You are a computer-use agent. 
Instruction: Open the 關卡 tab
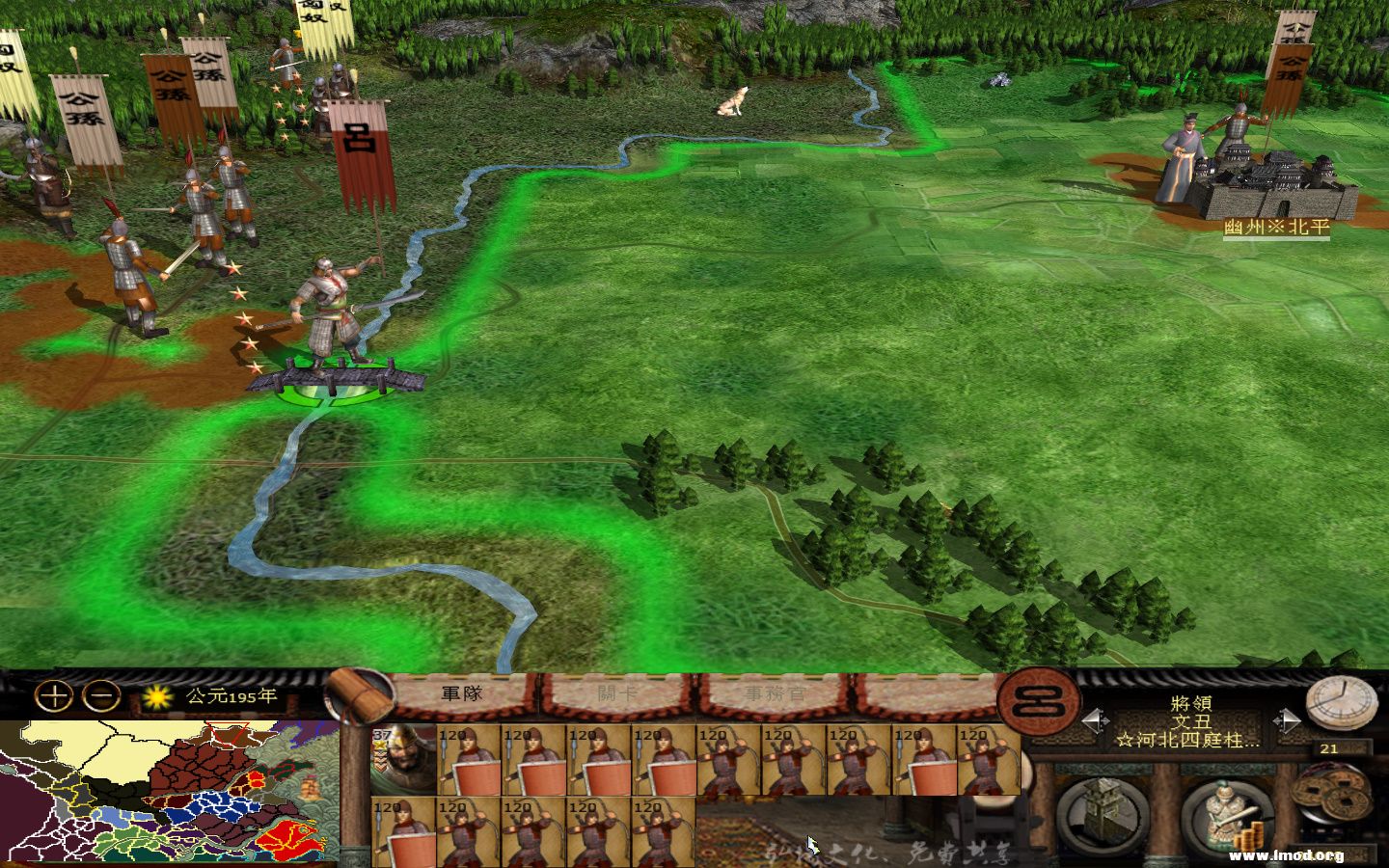click(613, 691)
